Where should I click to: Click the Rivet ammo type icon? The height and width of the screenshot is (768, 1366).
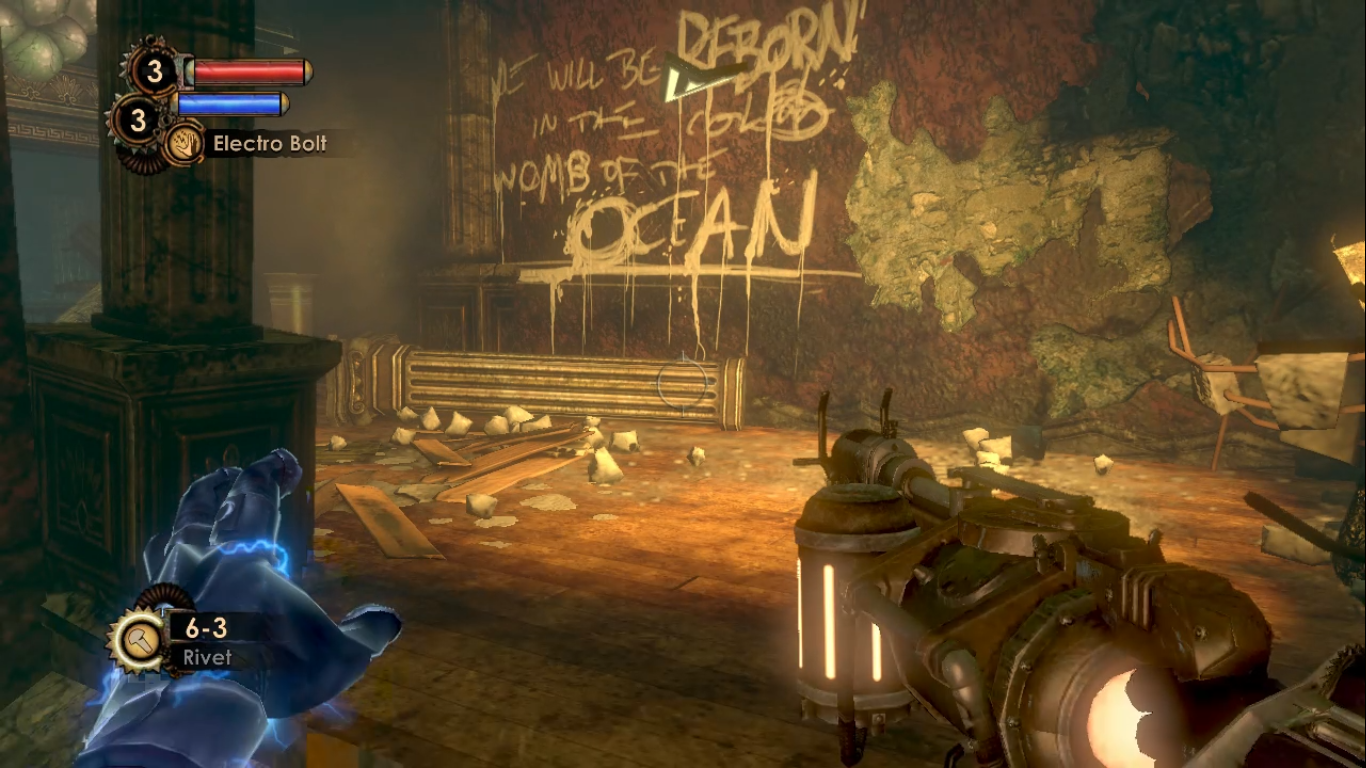(133, 641)
